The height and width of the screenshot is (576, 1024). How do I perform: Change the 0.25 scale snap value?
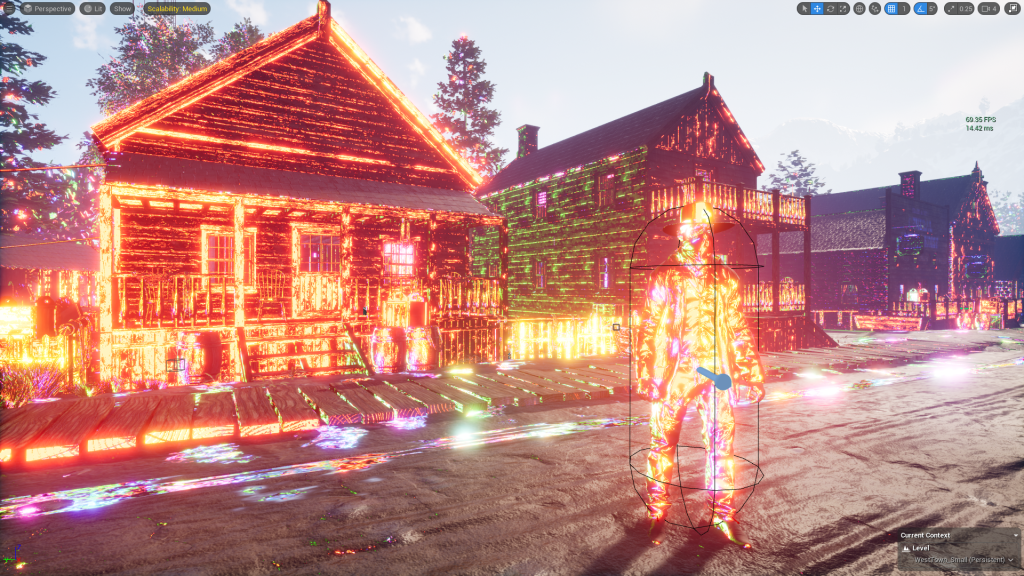965,8
